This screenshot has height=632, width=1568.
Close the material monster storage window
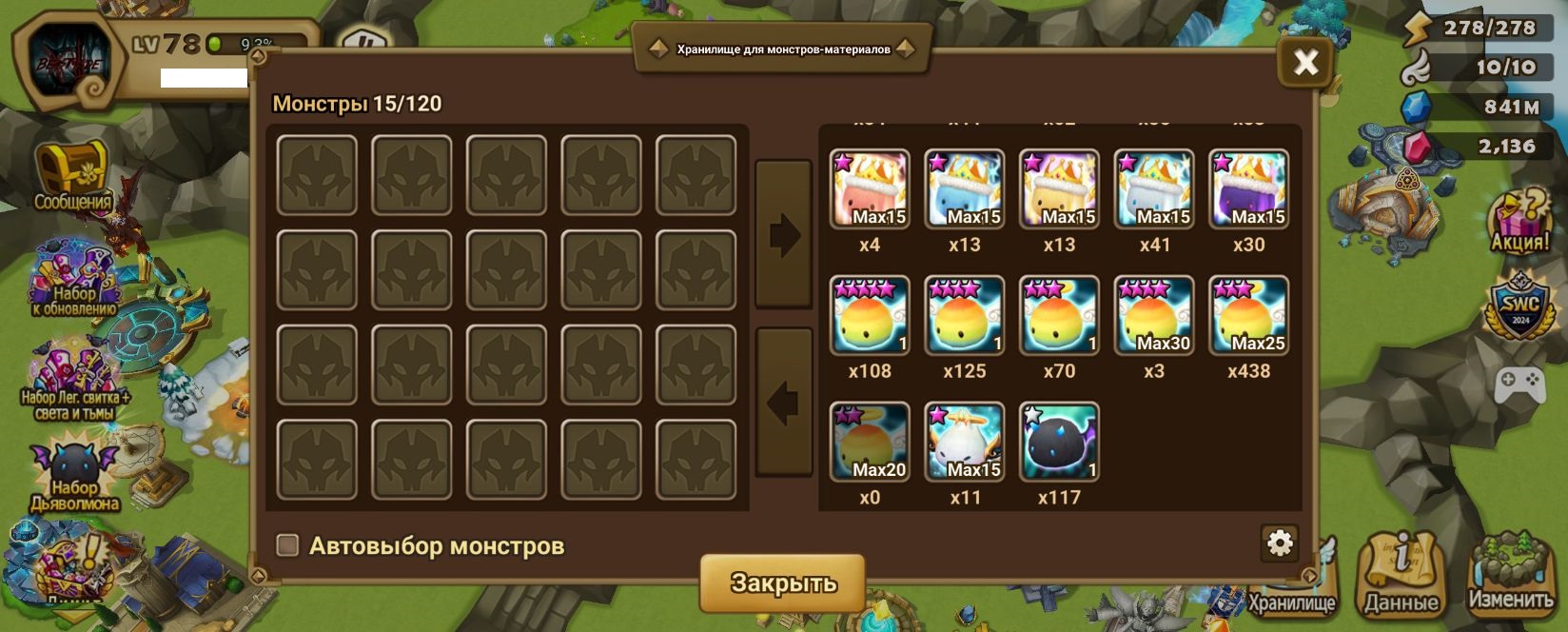pos(1305,63)
